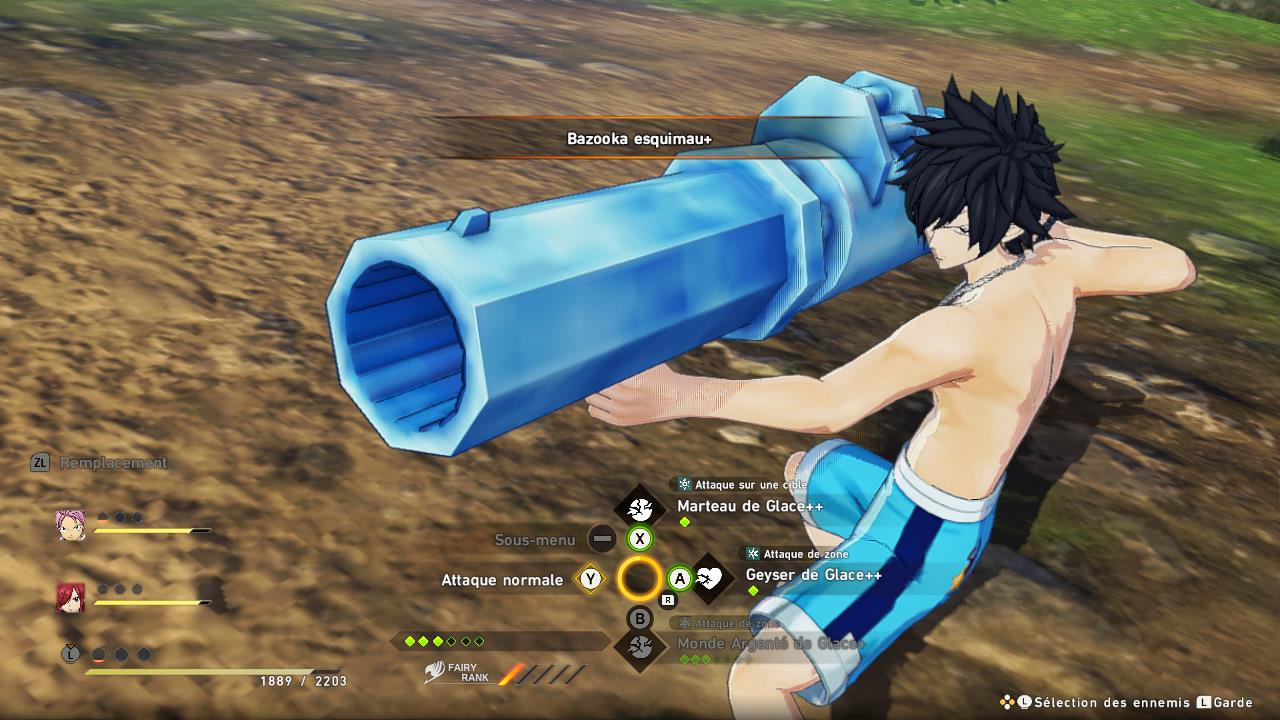Viewport: 1280px width, 720px height.
Task: Open the Sous-menu option
Action: coord(536,540)
